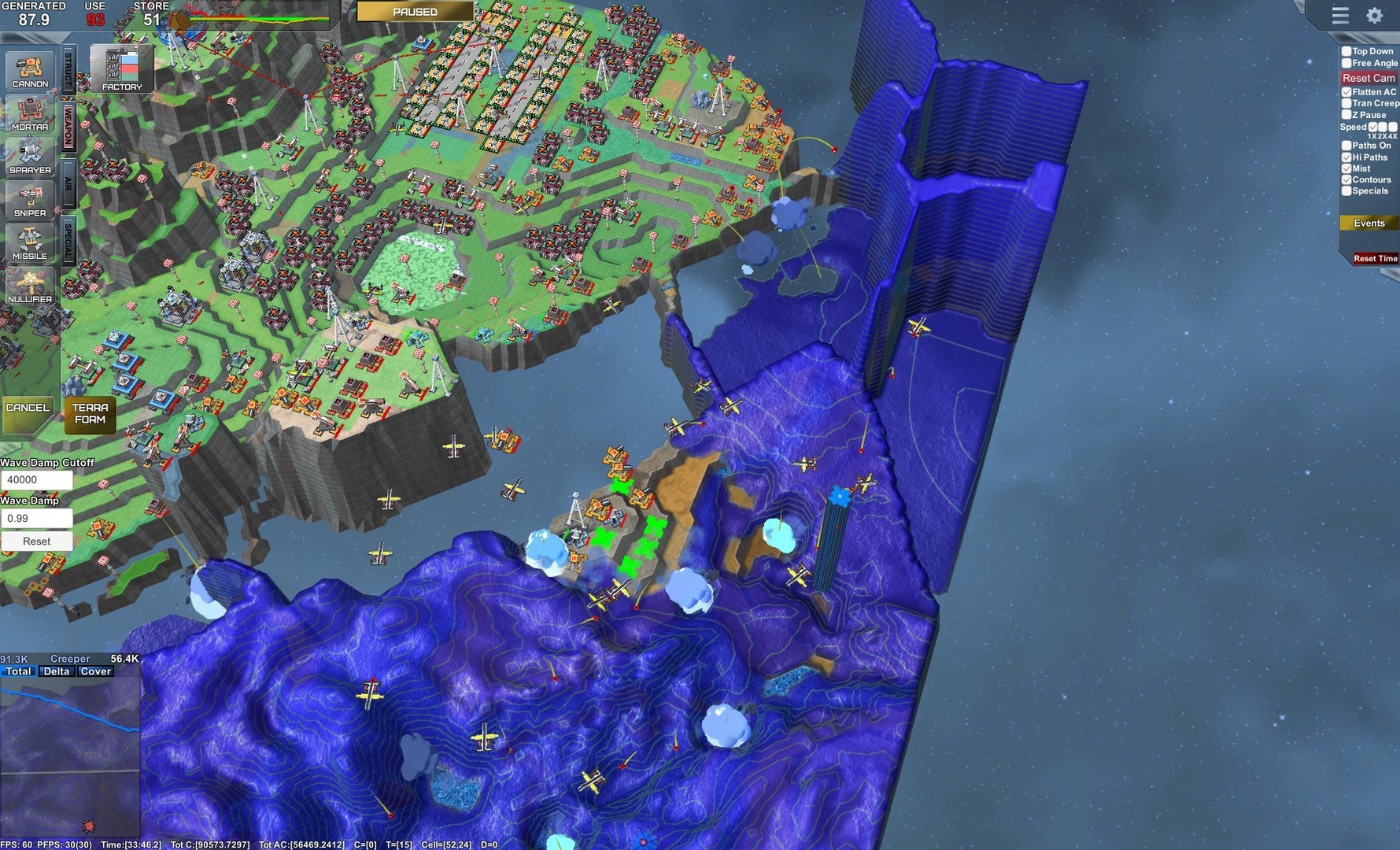Screen dimensions: 1400x850
Task: Disable the Contours overlay
Action: [x=1346, y=179]
